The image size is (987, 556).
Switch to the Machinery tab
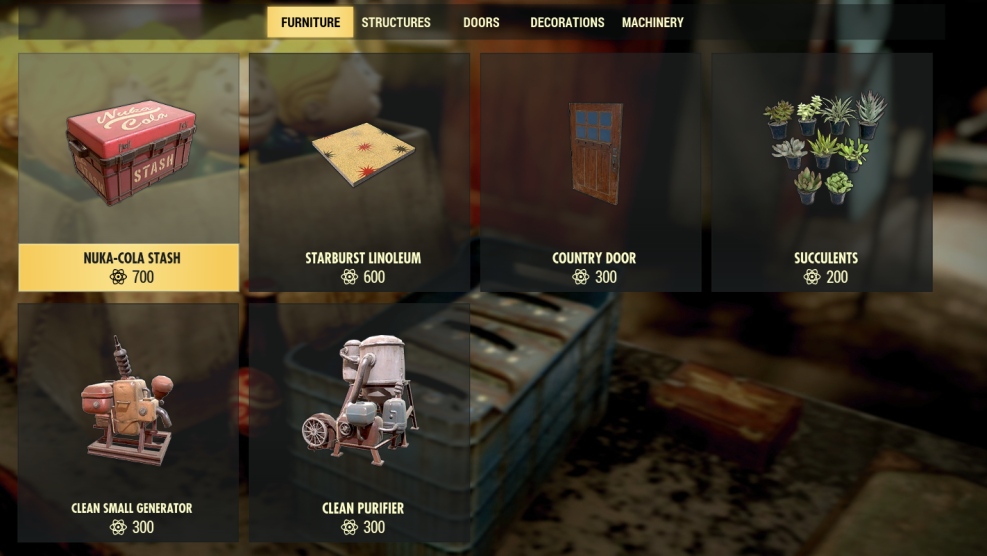[652, 22]
